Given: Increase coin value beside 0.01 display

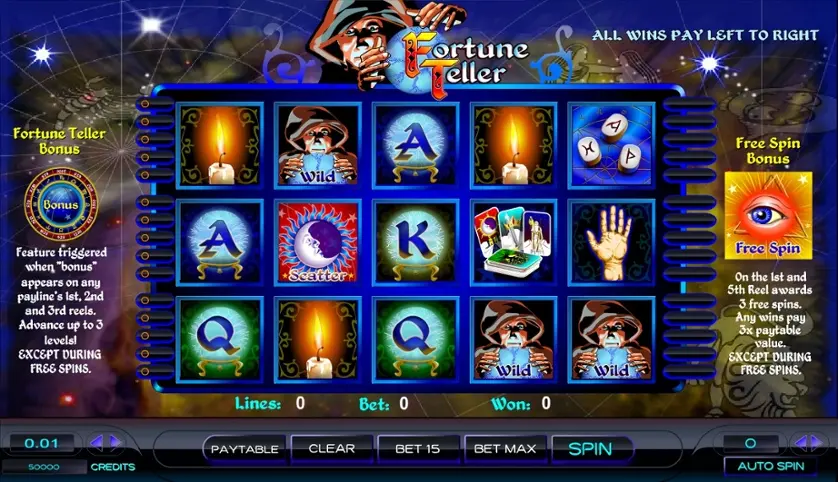Looking at the screenshot, I should (x=115, y=442).
